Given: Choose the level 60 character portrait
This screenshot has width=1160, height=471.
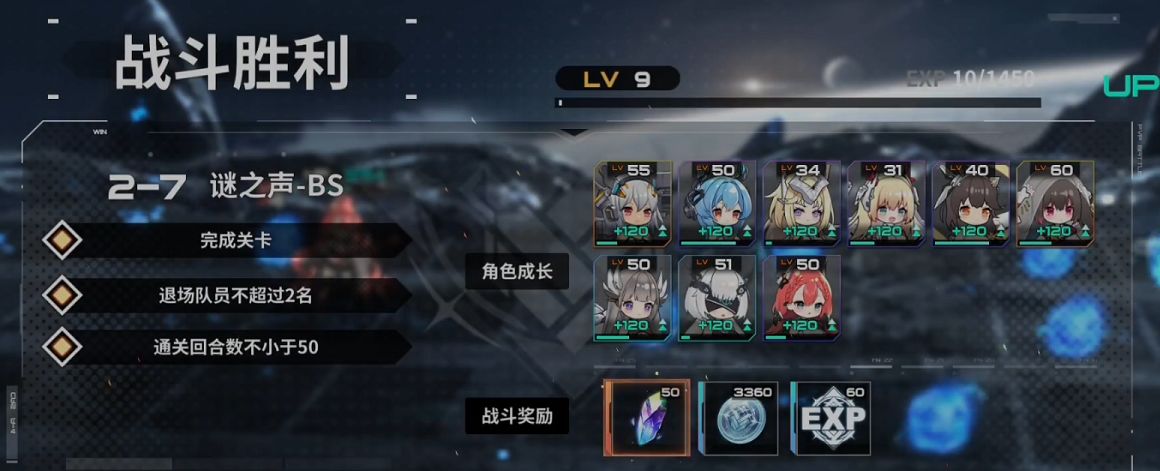Looking at the screenshot, I should [1054, 204].
